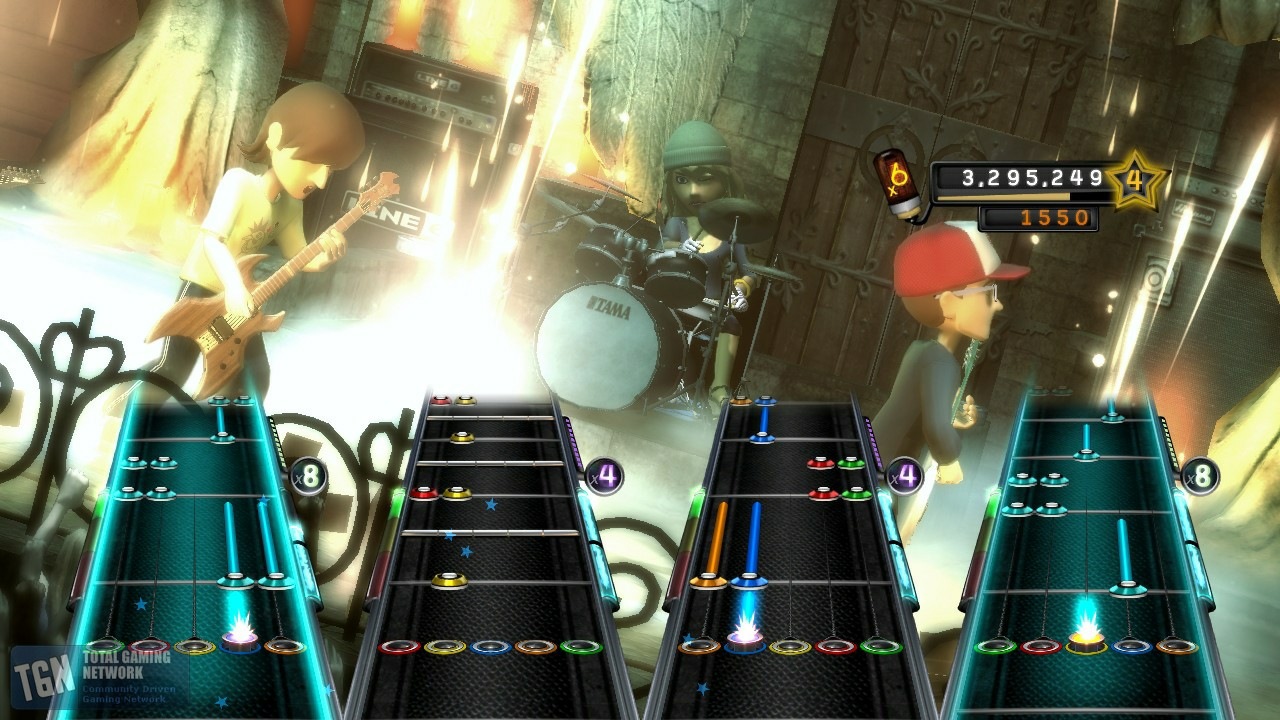Click the lighter-shaped star power icon
The width and height of the screenshot is (1280, 720).
click(899, 184)
